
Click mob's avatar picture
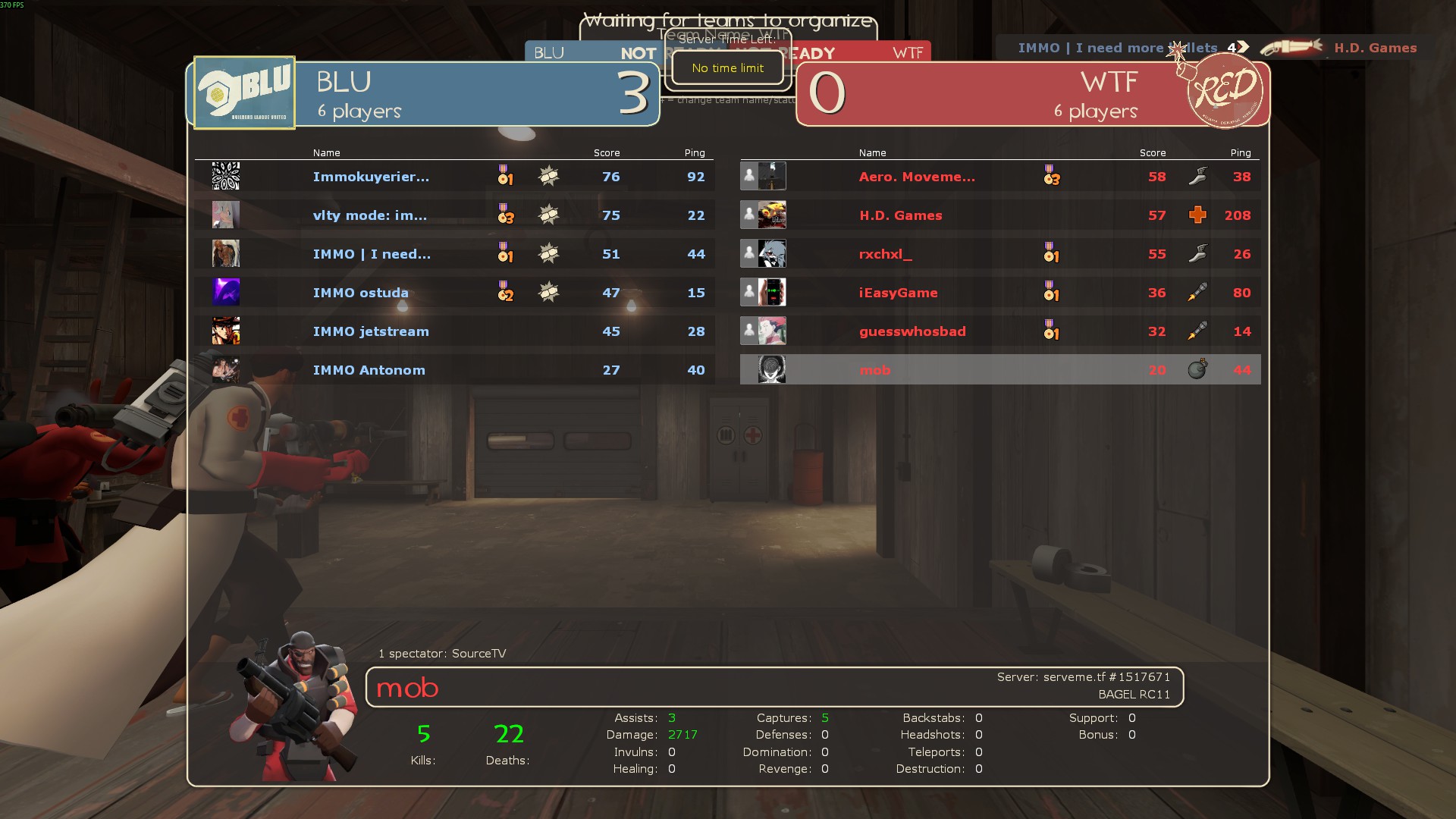tap(772, 369)
